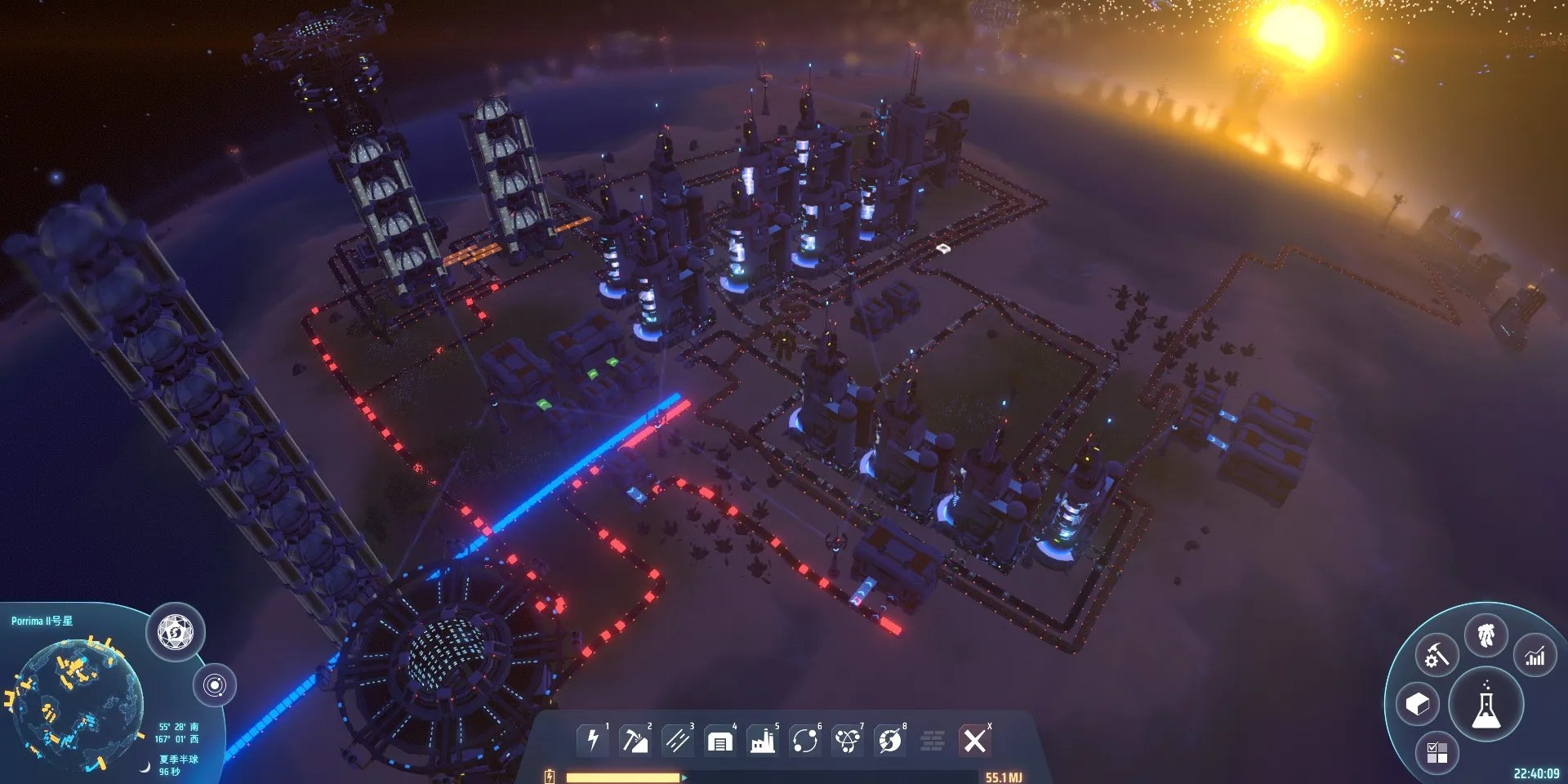Open the tech tree via the flask icon
Image resolution: width=1568 pixels, height=784 pixels.
(x=1486, y=709)
